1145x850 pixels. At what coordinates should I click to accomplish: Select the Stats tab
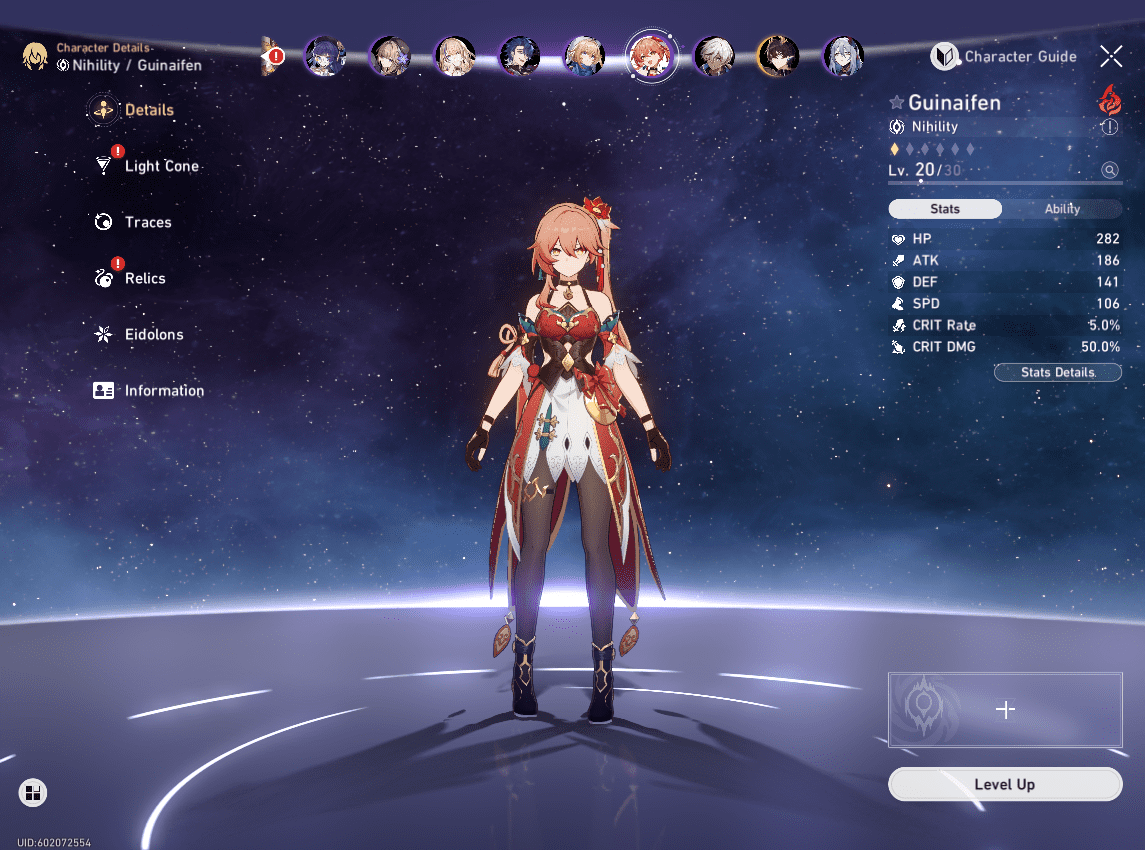point(945,209)
